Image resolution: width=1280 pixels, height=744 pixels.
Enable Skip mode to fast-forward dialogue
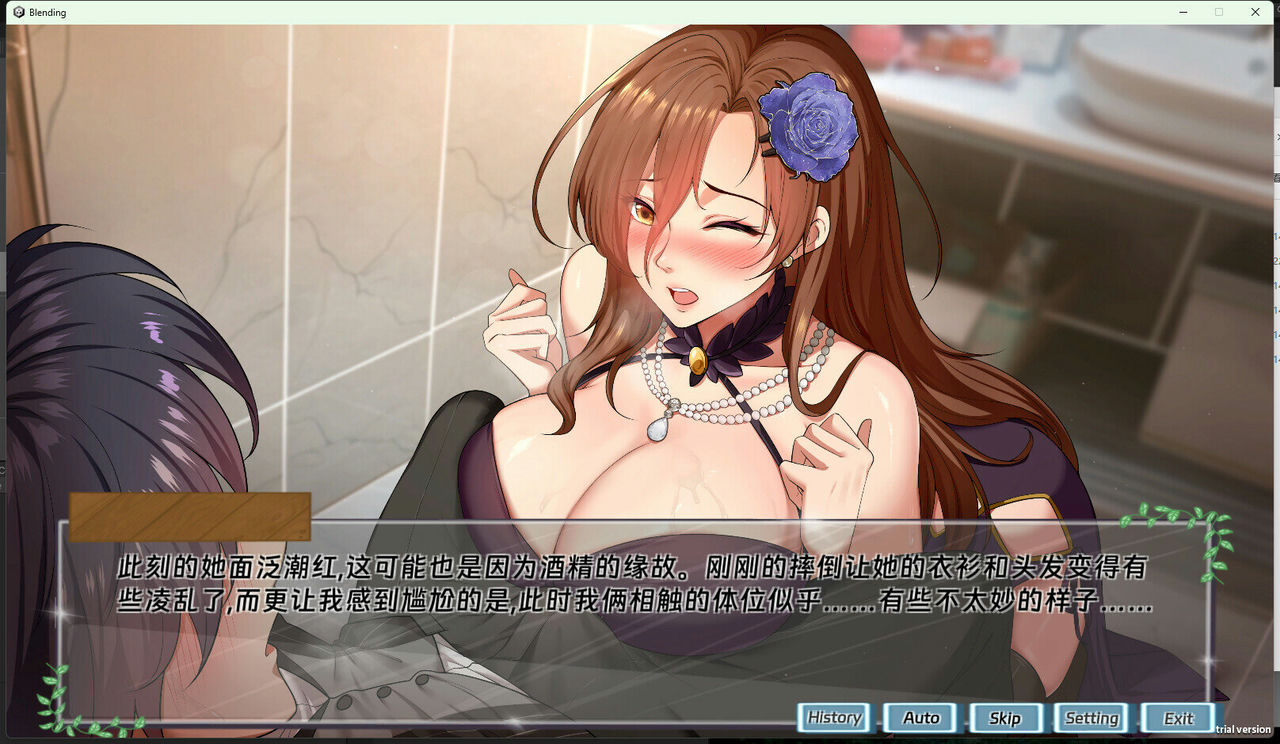(x=1005, y=717)
